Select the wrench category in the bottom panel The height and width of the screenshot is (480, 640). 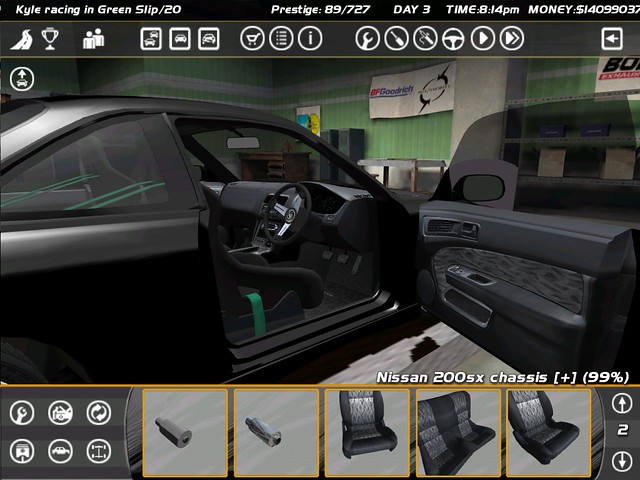click(x=22, y=412)
